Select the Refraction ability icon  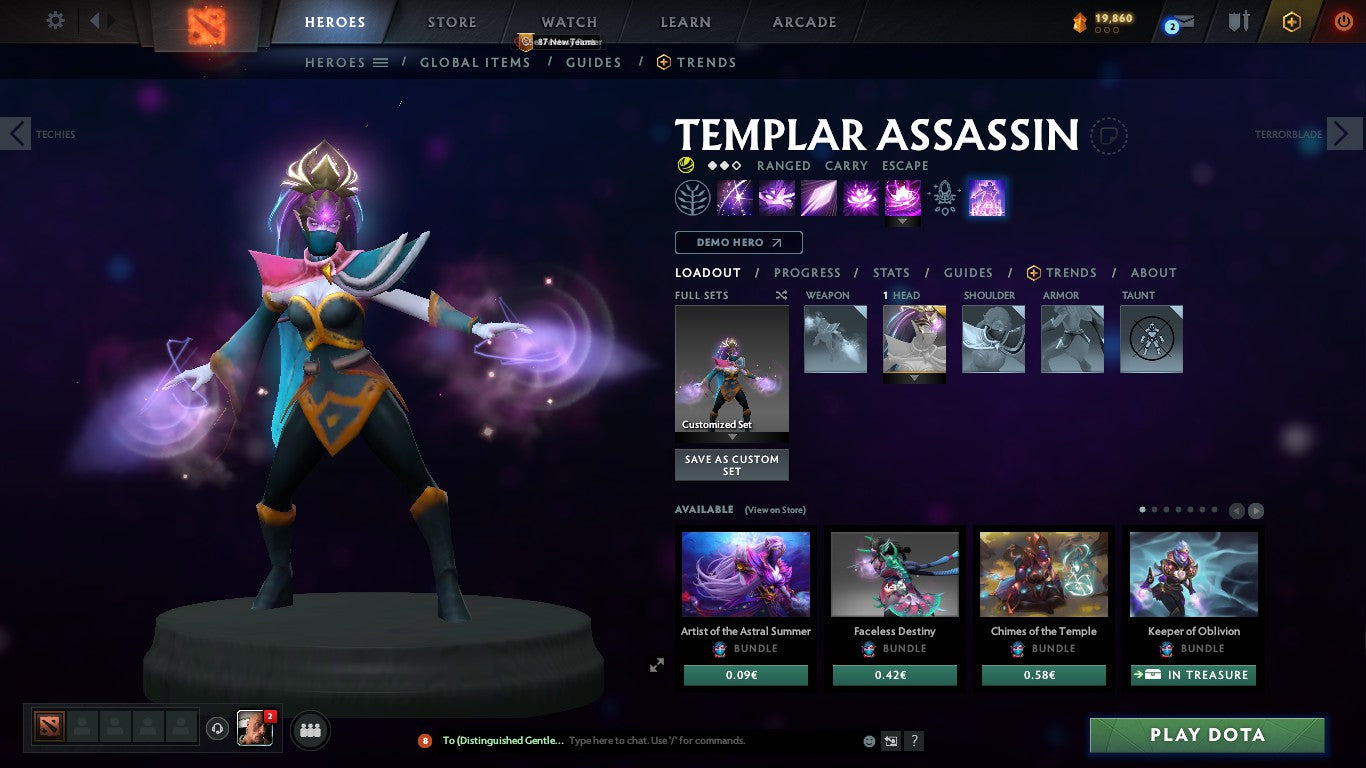click(735, 197)
